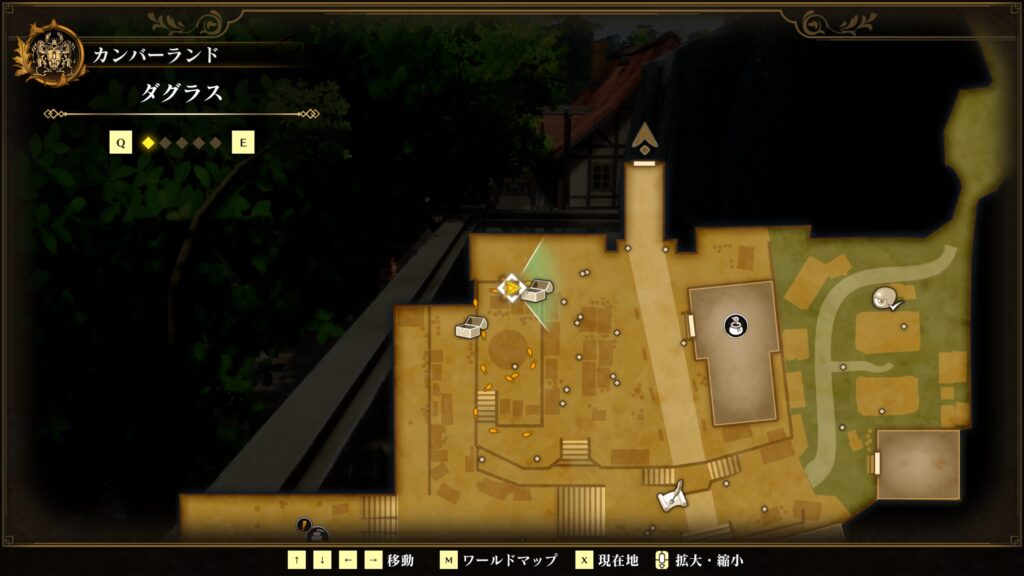Click the yellow player position marker
Screen dimensions: 1024x576
point(511,289)
